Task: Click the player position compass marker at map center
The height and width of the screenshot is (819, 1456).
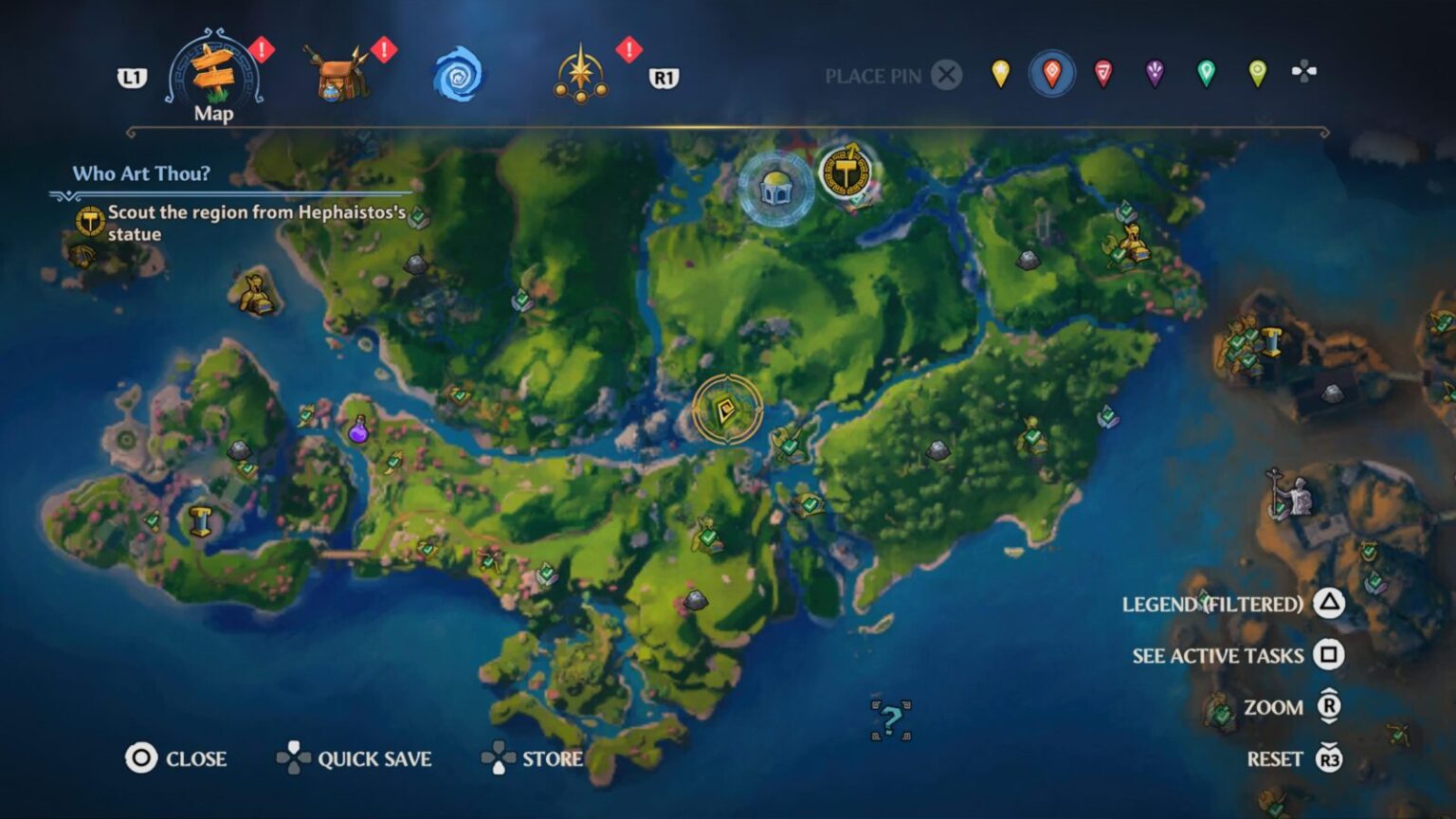Action: (728, 409)
